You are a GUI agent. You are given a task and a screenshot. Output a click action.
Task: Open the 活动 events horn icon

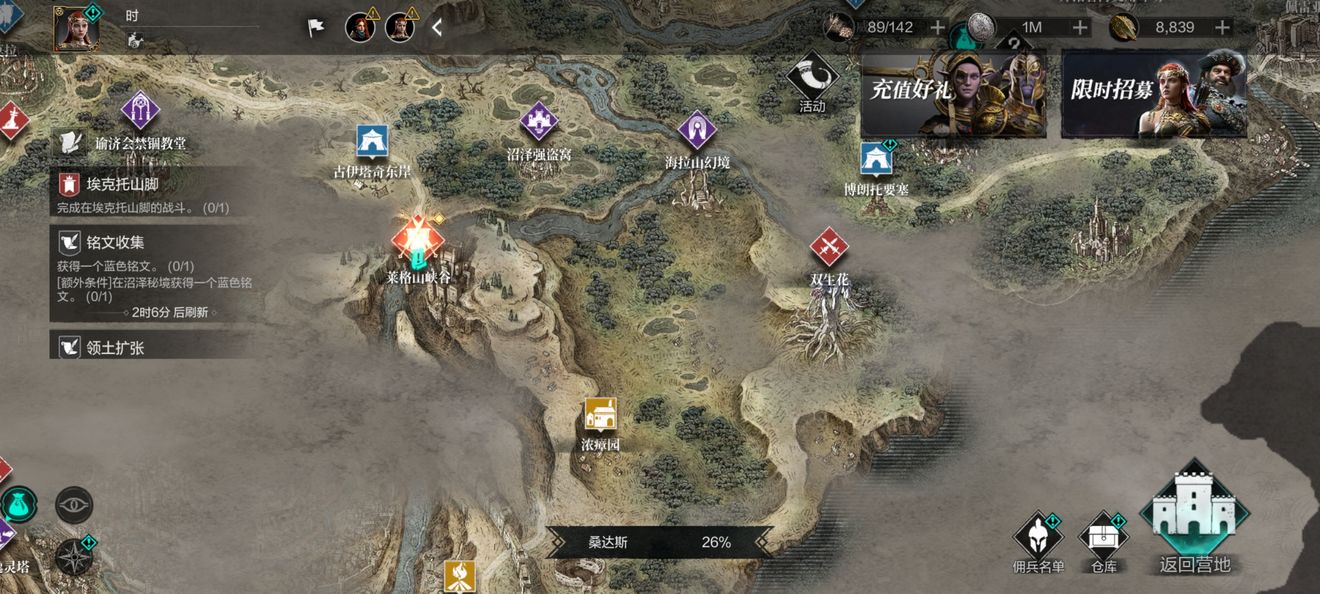(x=811, y=79)
